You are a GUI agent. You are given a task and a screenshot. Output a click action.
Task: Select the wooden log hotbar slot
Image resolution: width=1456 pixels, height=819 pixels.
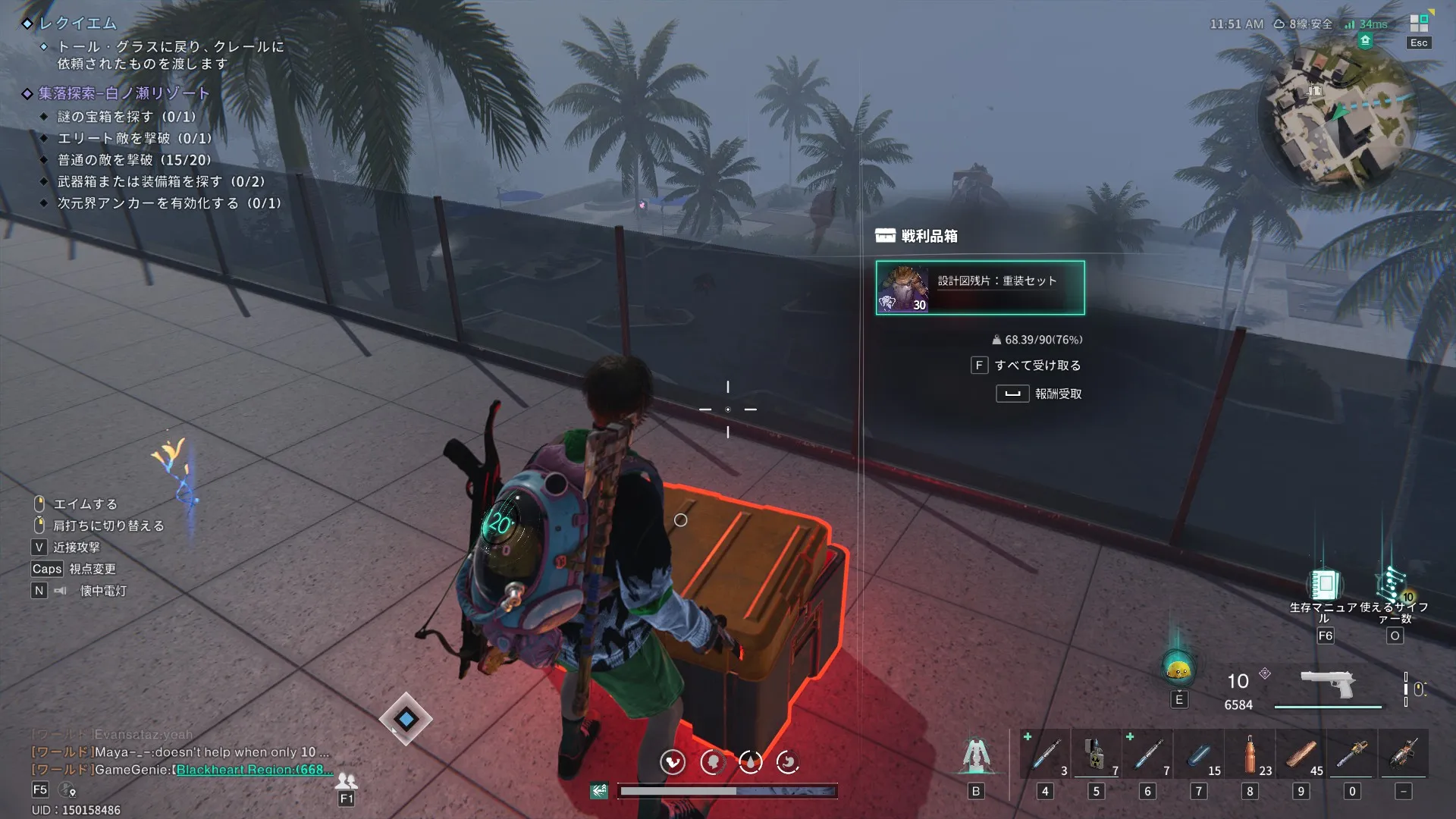[x=1301, y=754]
